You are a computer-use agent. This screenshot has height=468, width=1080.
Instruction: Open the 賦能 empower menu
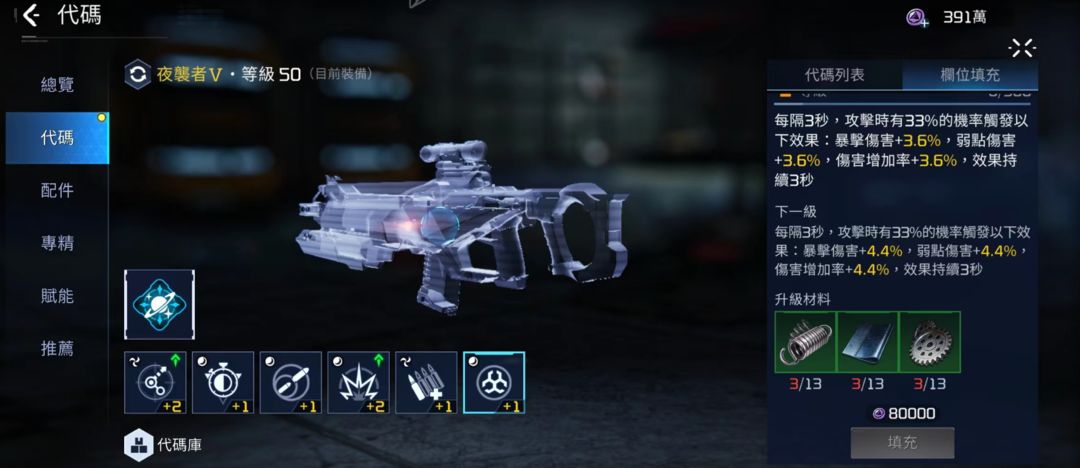click(57, 296)
